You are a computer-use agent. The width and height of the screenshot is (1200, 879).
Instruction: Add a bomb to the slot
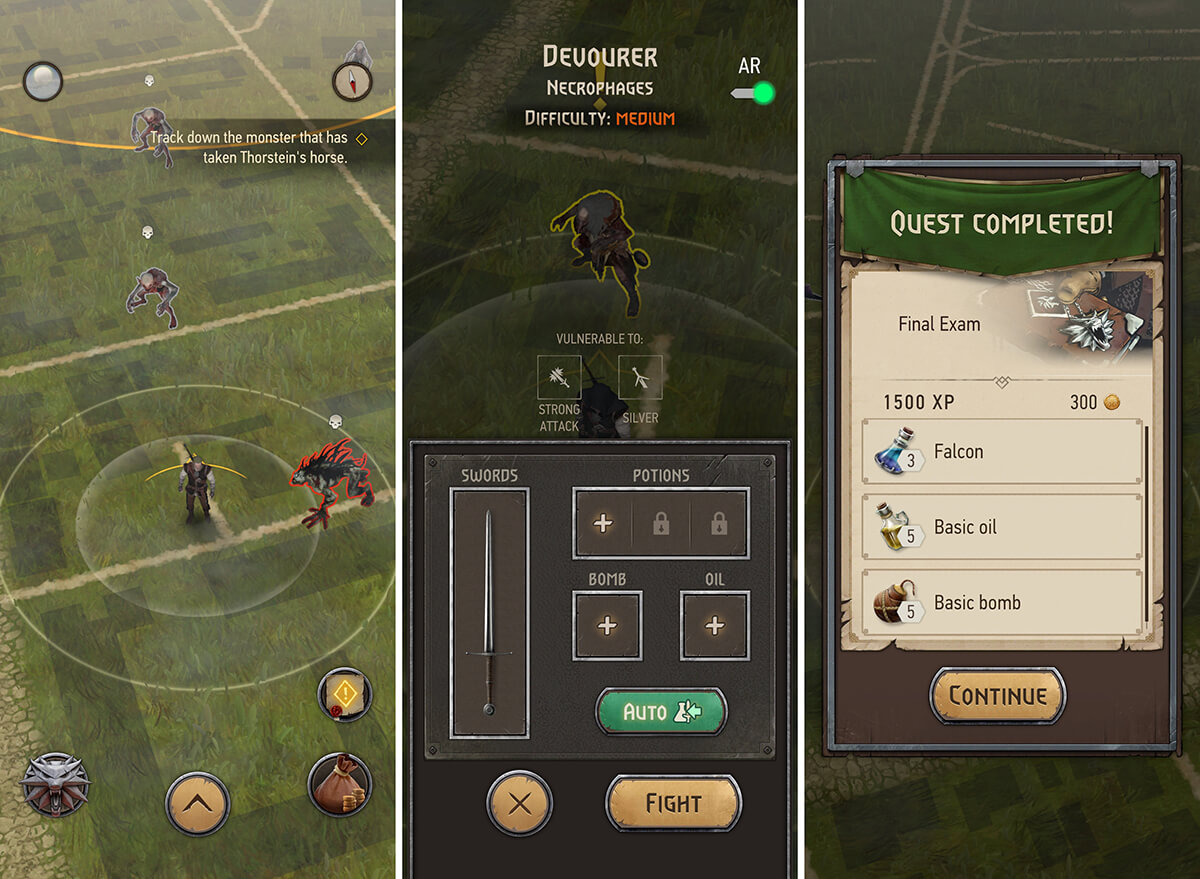[x=607, y=626]
